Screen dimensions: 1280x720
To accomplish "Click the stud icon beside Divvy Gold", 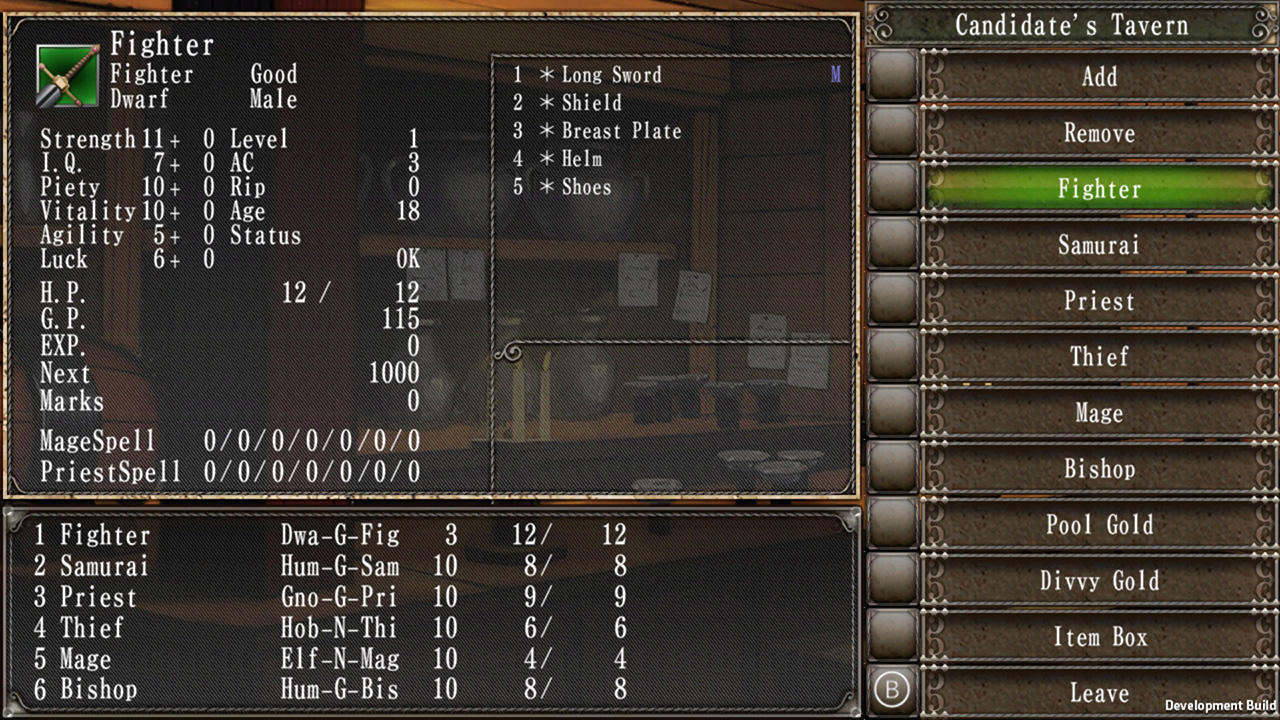I will (892, 581).
